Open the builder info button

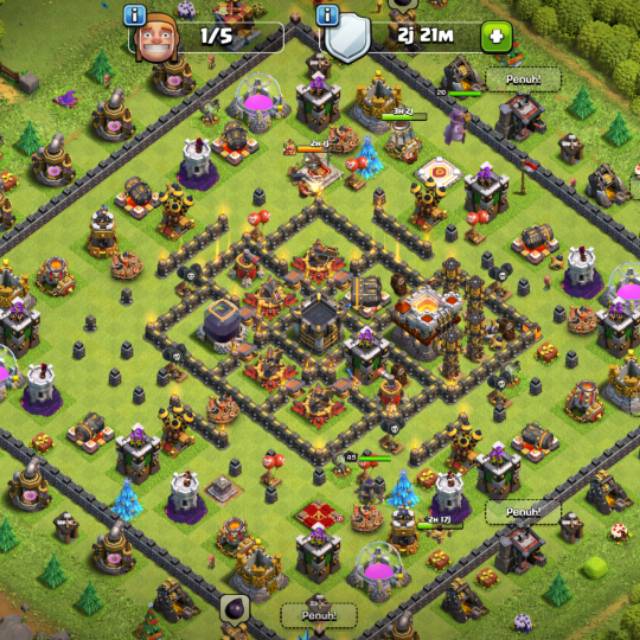135,15
